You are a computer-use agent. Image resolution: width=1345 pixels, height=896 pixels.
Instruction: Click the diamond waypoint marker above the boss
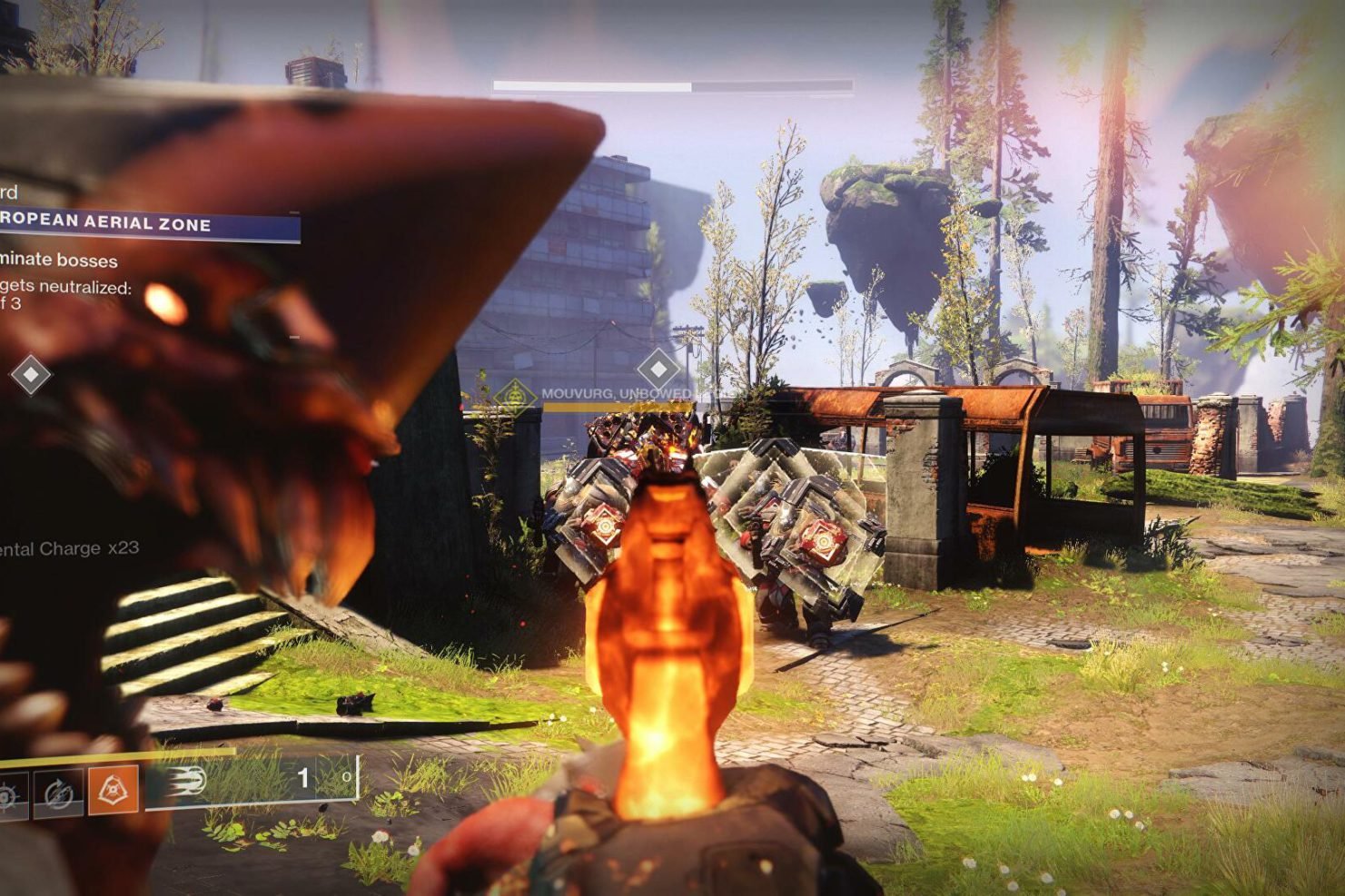[658, 369]
